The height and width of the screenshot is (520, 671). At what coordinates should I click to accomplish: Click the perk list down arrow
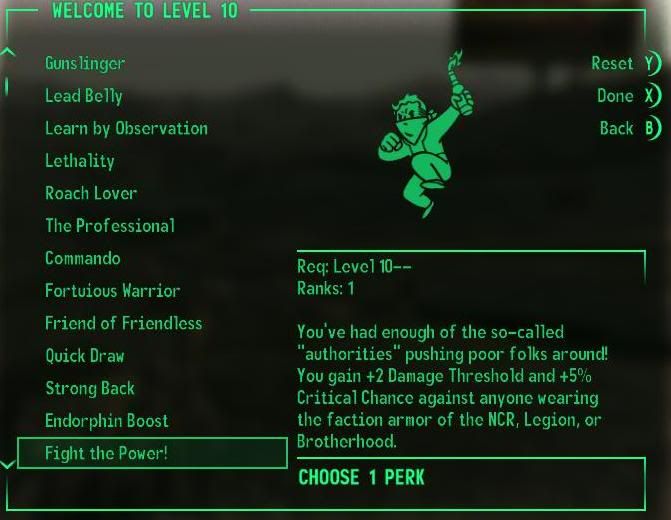tap(8, 464)
